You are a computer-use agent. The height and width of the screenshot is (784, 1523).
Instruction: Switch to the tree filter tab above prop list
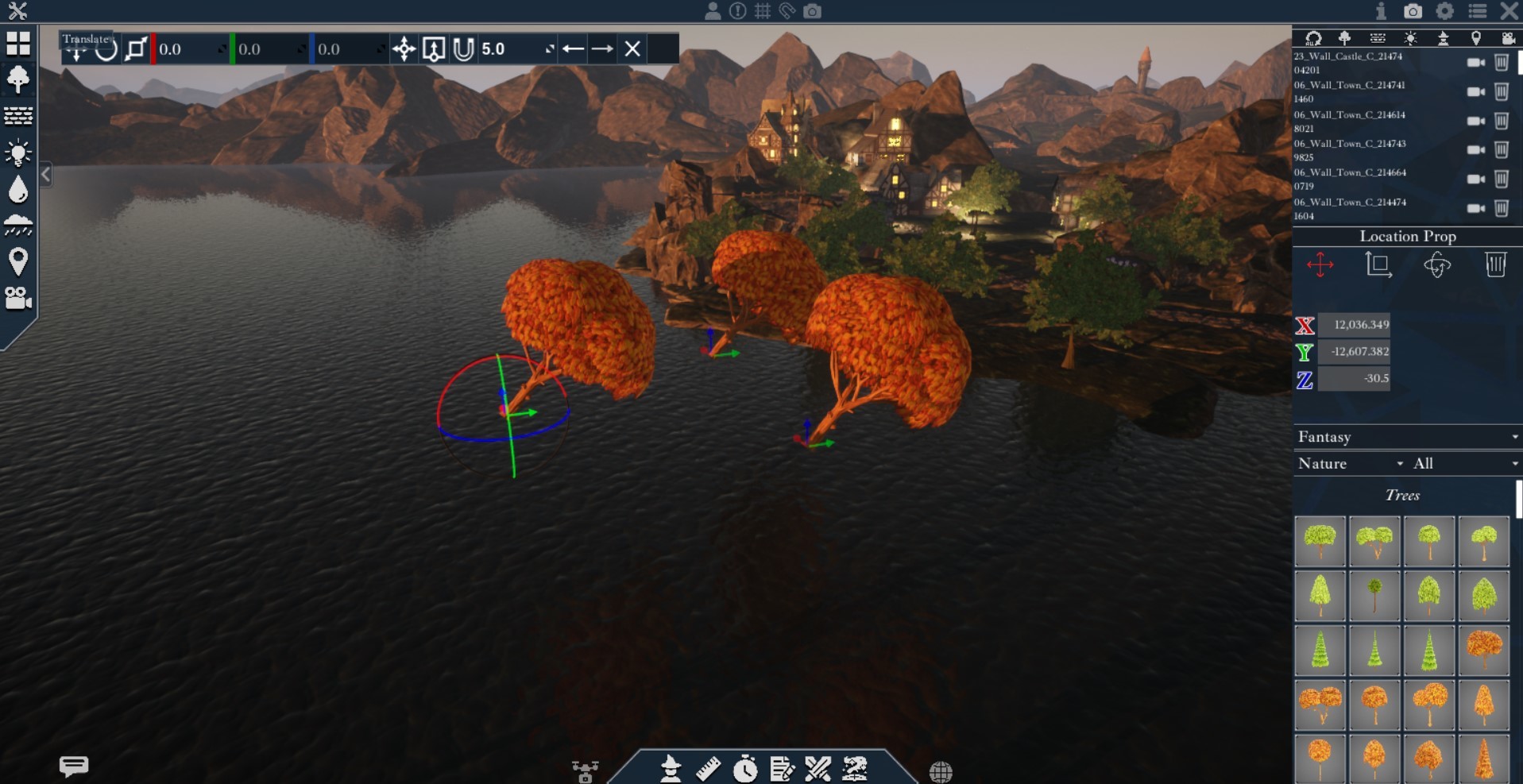coord(1346,38)
